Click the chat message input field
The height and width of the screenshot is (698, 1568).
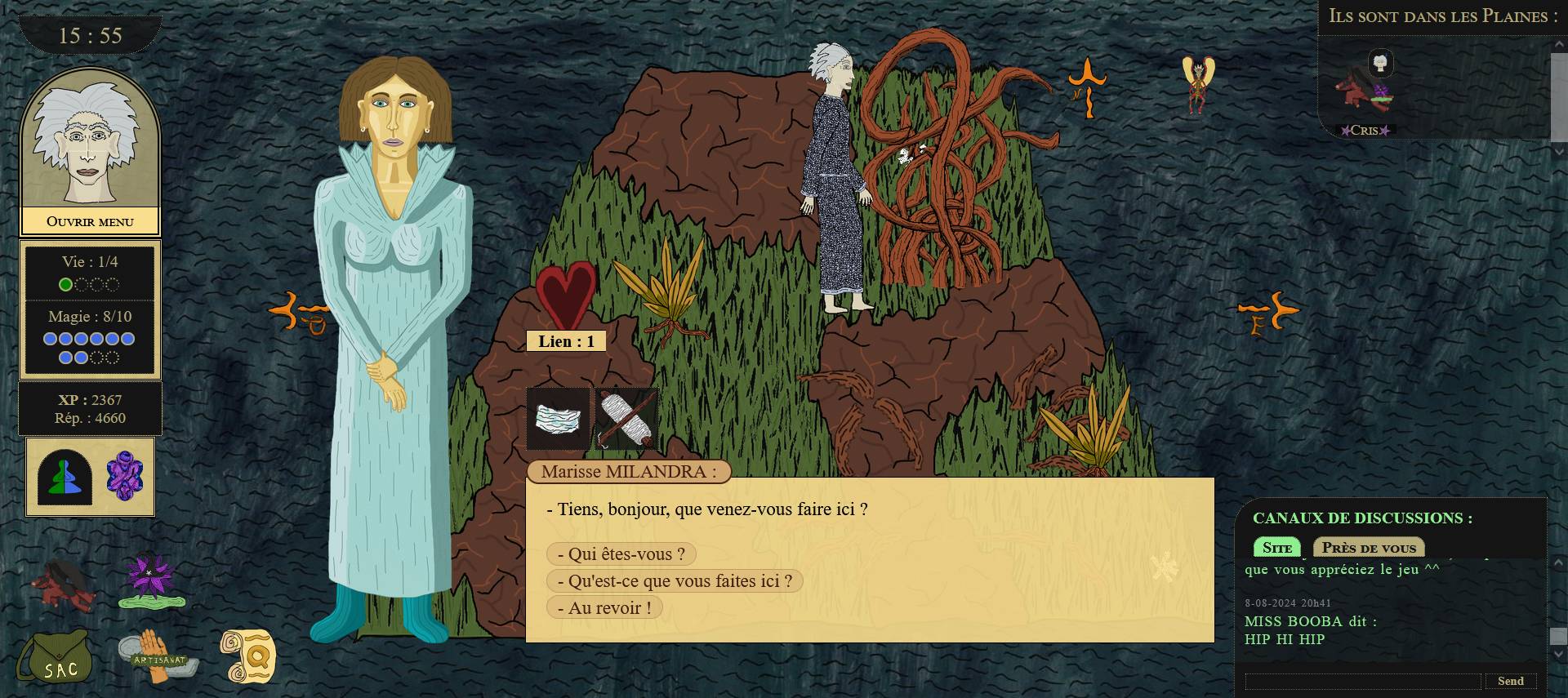click(x=1362, y=681)
